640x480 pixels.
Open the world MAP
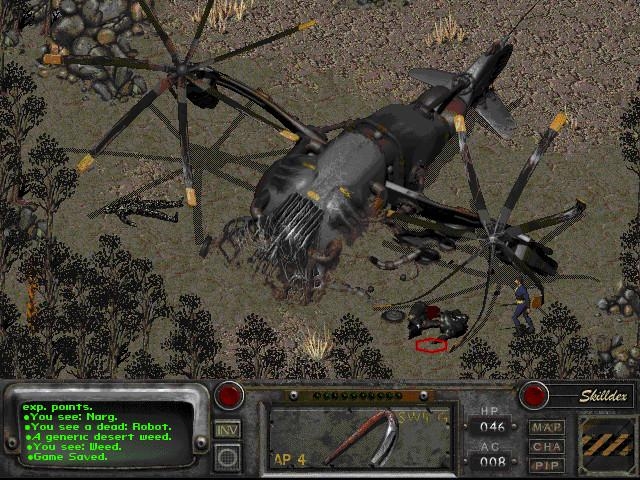coord(547,427)
